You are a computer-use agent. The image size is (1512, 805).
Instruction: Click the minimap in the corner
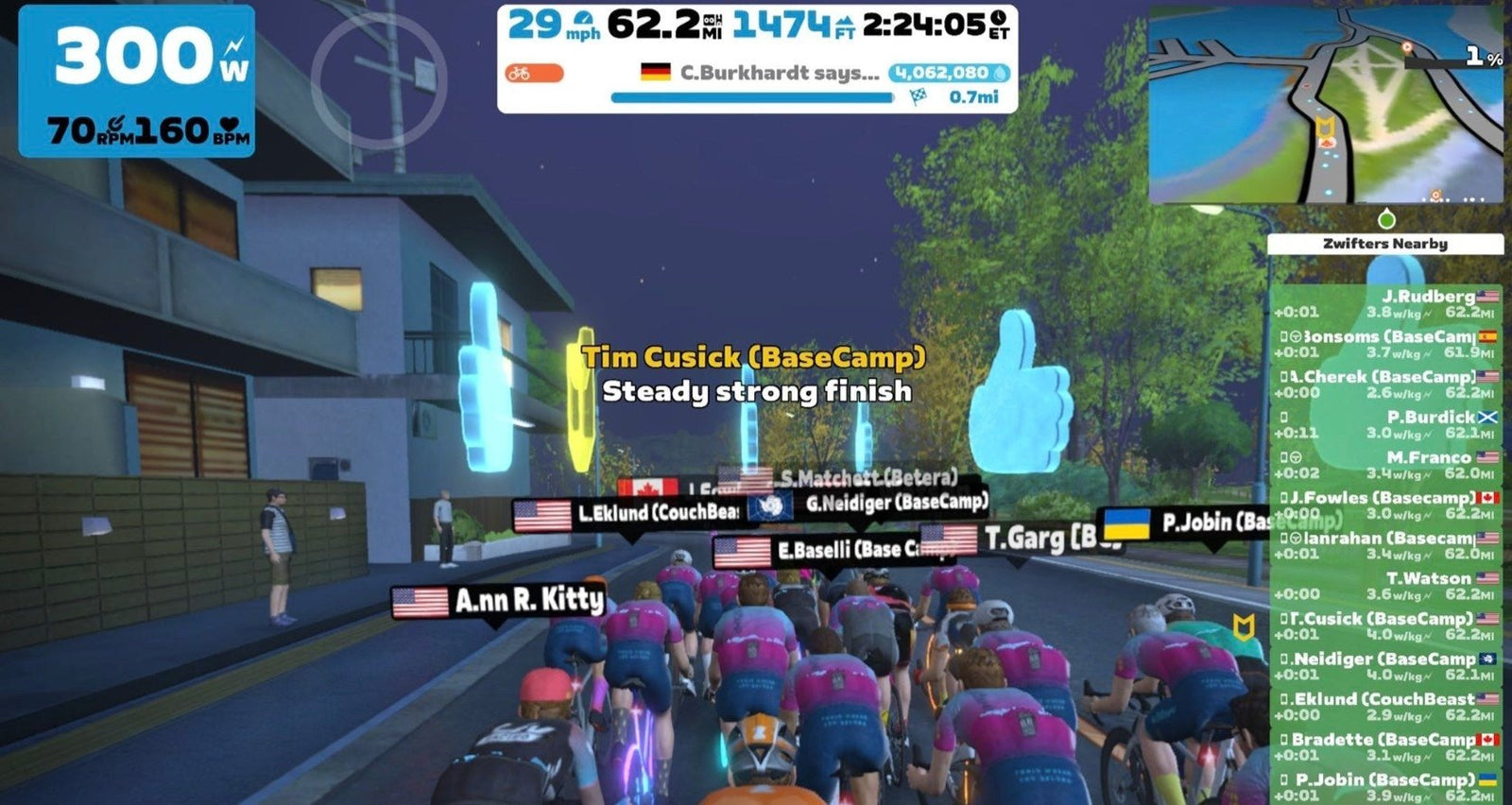[1325, 104]
